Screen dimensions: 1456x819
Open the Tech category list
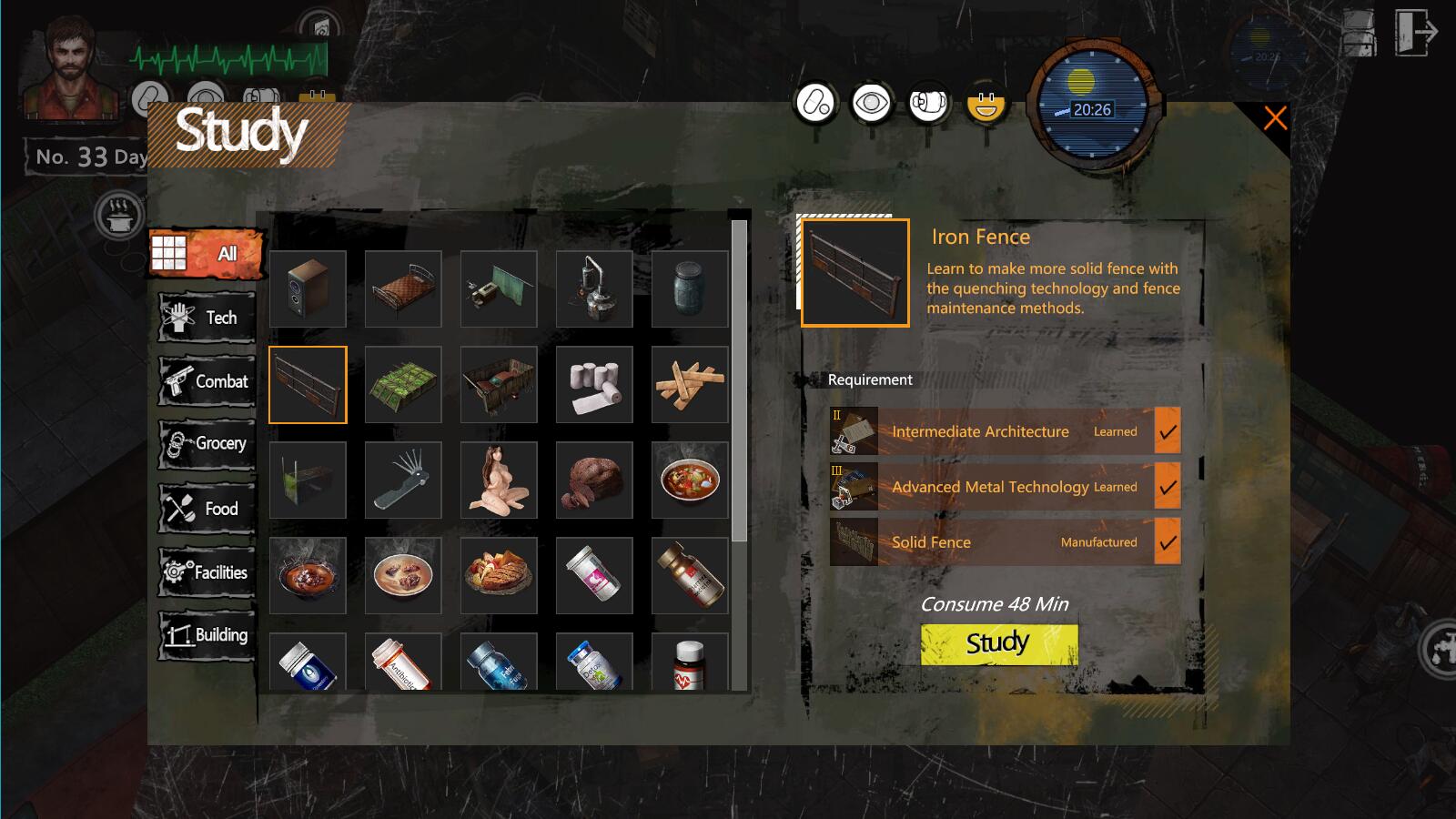[x=207, y=318]
